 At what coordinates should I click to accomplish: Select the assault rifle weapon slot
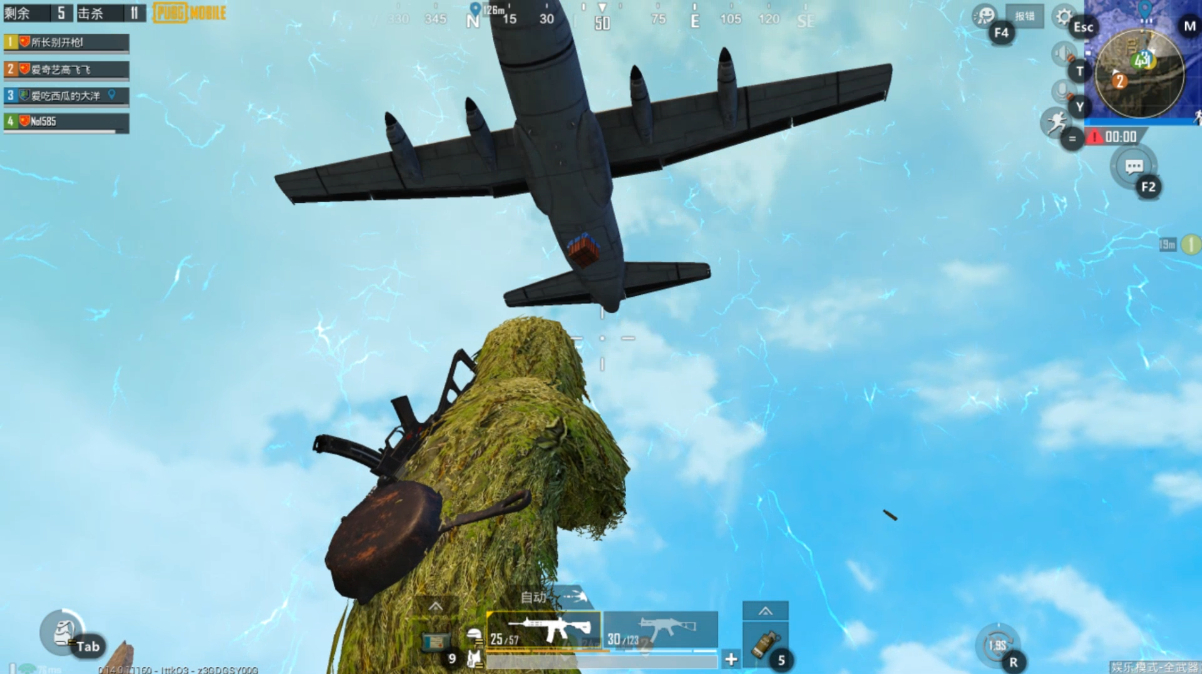(x=543, y=630)
